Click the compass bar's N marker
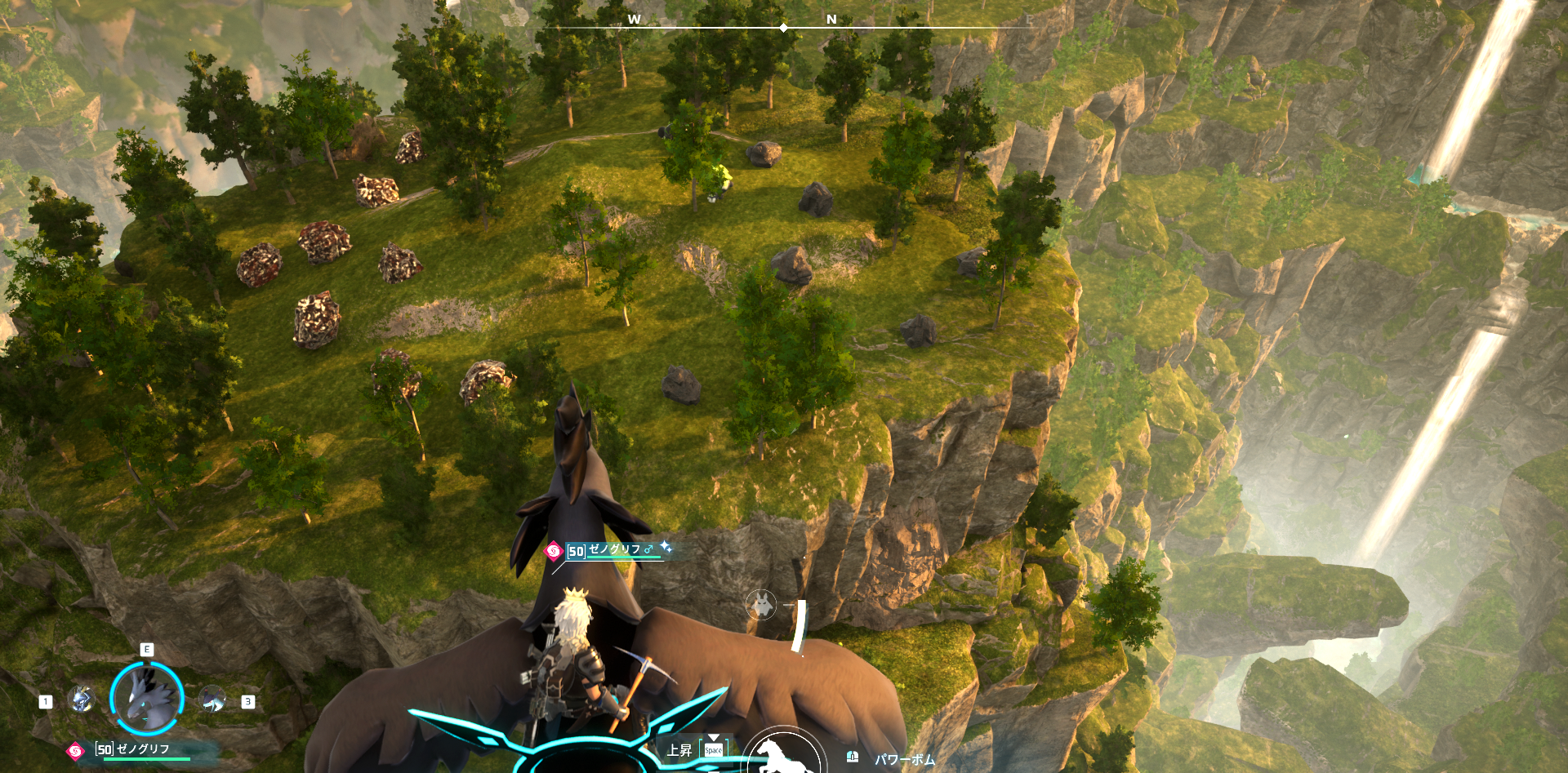The width and height of the screenshot is (1568, 773). [831, 20]
